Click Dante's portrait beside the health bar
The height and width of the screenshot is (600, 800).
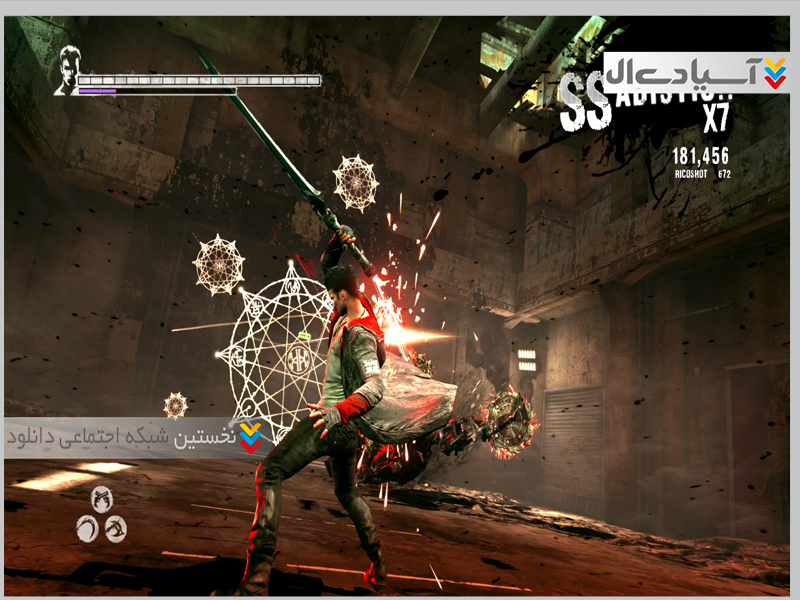[x=68, y=71]
